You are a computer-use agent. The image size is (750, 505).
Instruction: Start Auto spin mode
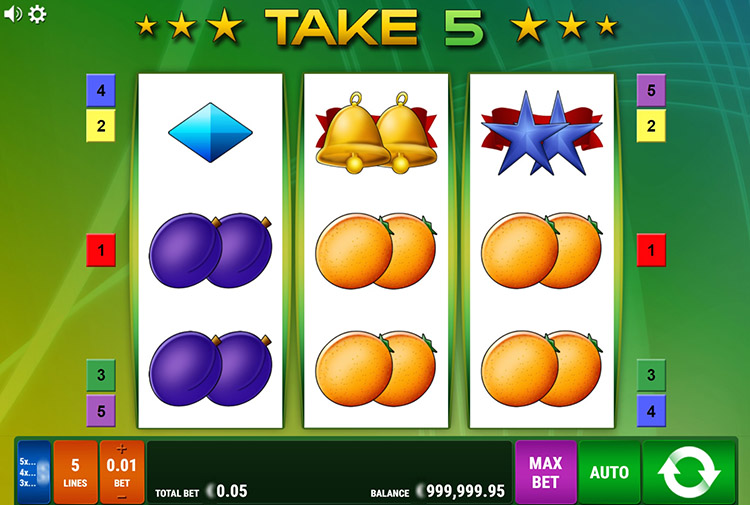click(609, 471)
